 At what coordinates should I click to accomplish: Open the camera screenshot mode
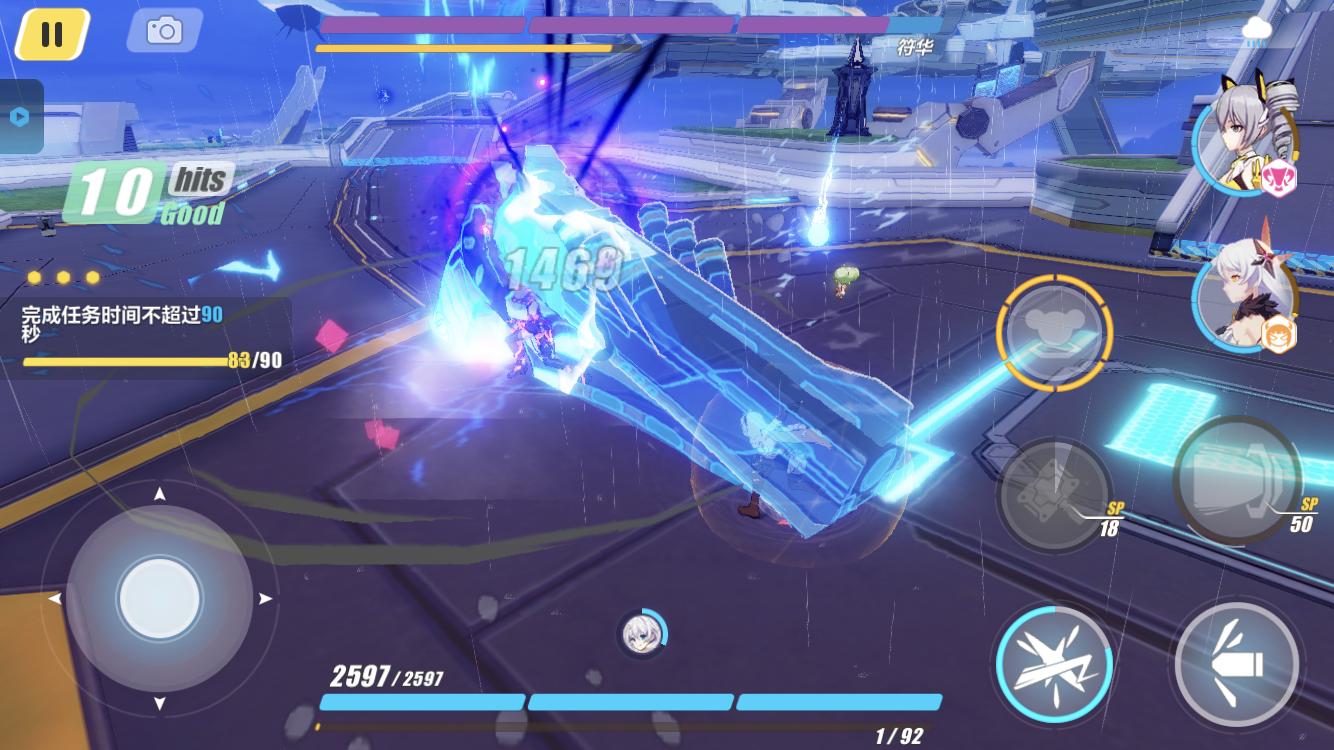pyautogui.click(x=164, y=31)
